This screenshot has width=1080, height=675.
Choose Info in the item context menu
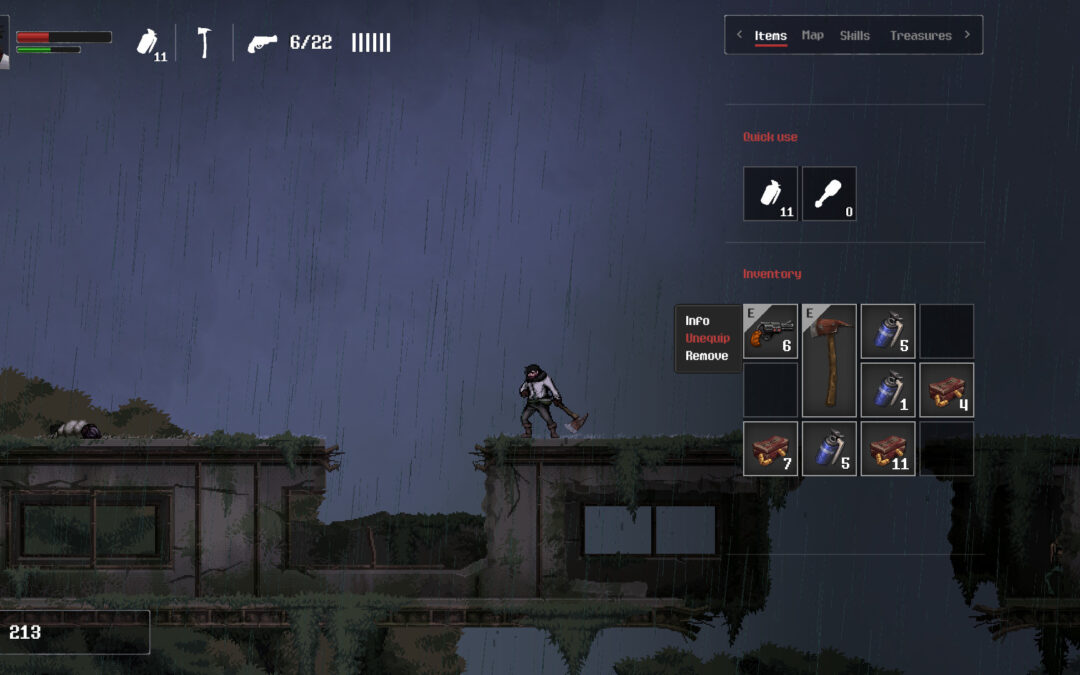pos(697,321)
